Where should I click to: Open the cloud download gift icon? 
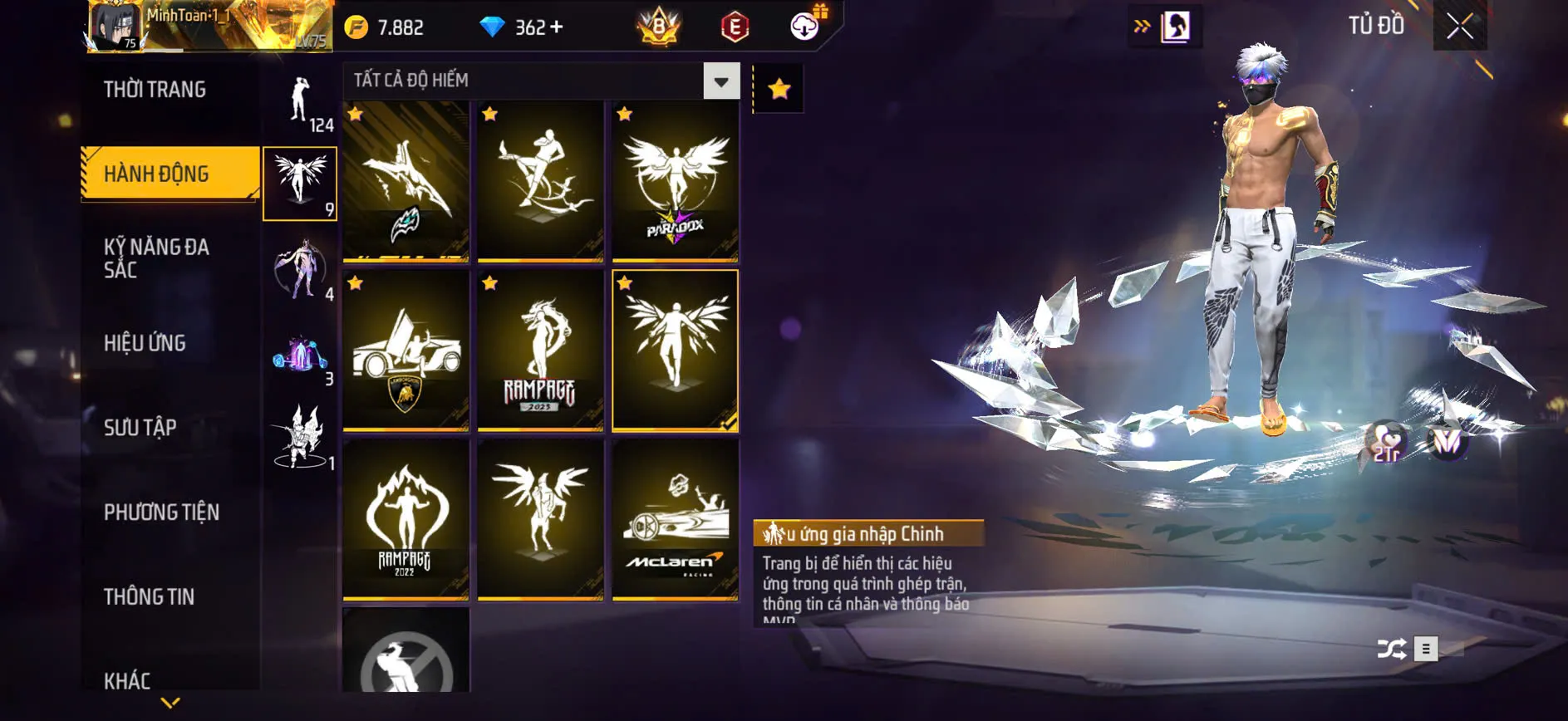click(804, 27)
